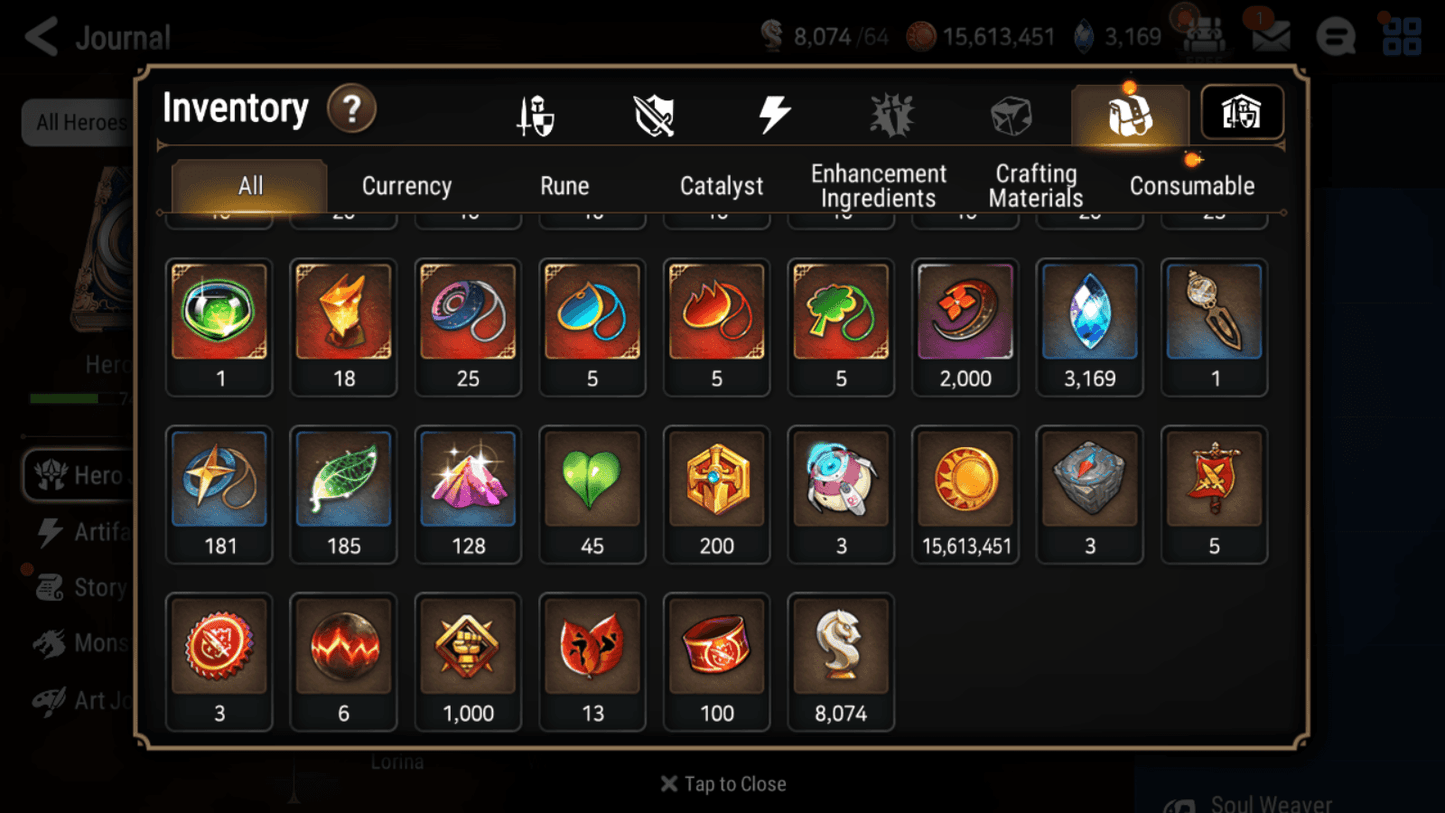The width and height of the screenshot is (1445, 813).
Task: Open the chat bubble icon
Action: point(1335,36)
